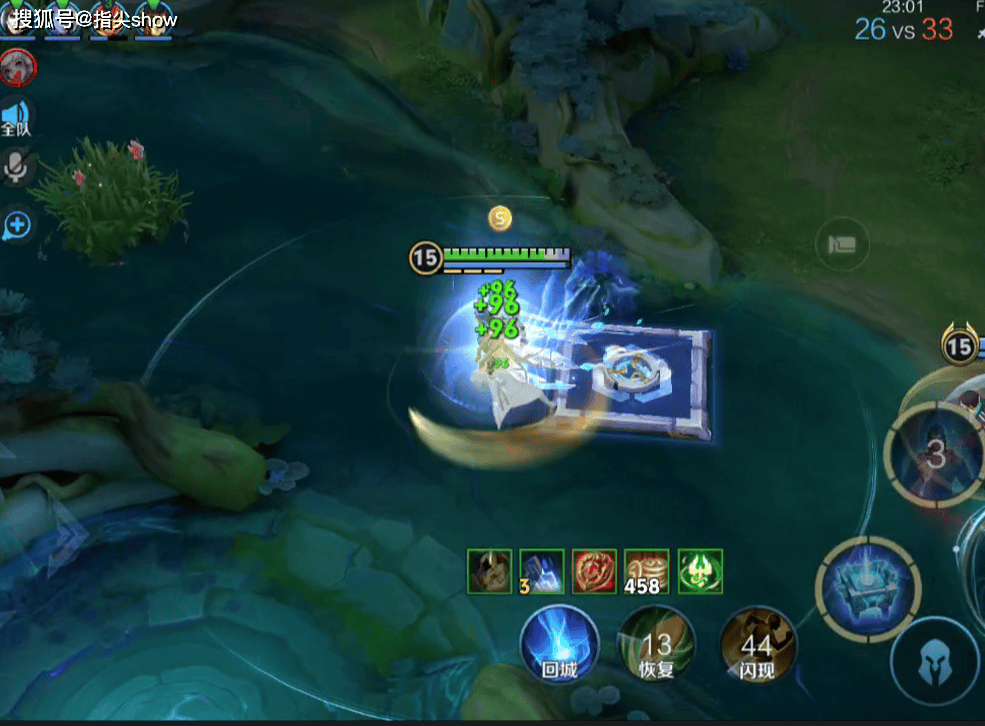The width and height of the screenshot is (985, 726).
Task: Collect the floating gold coin icon
Action: coord(500,217)
